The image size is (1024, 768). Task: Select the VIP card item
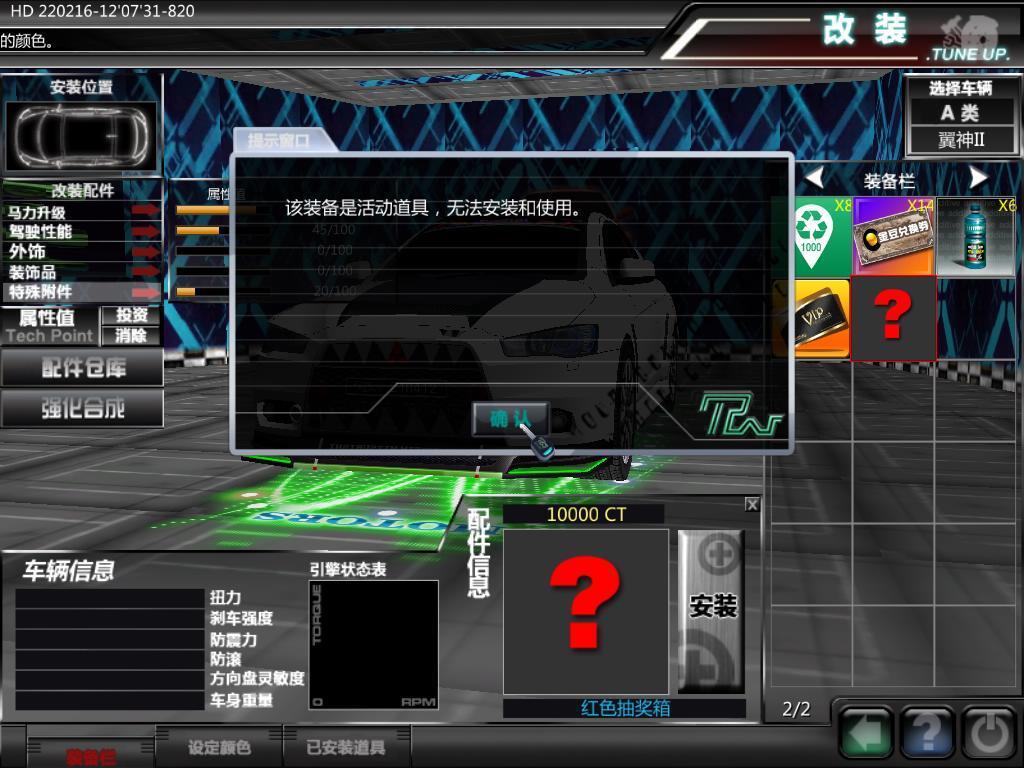point(812,318)
